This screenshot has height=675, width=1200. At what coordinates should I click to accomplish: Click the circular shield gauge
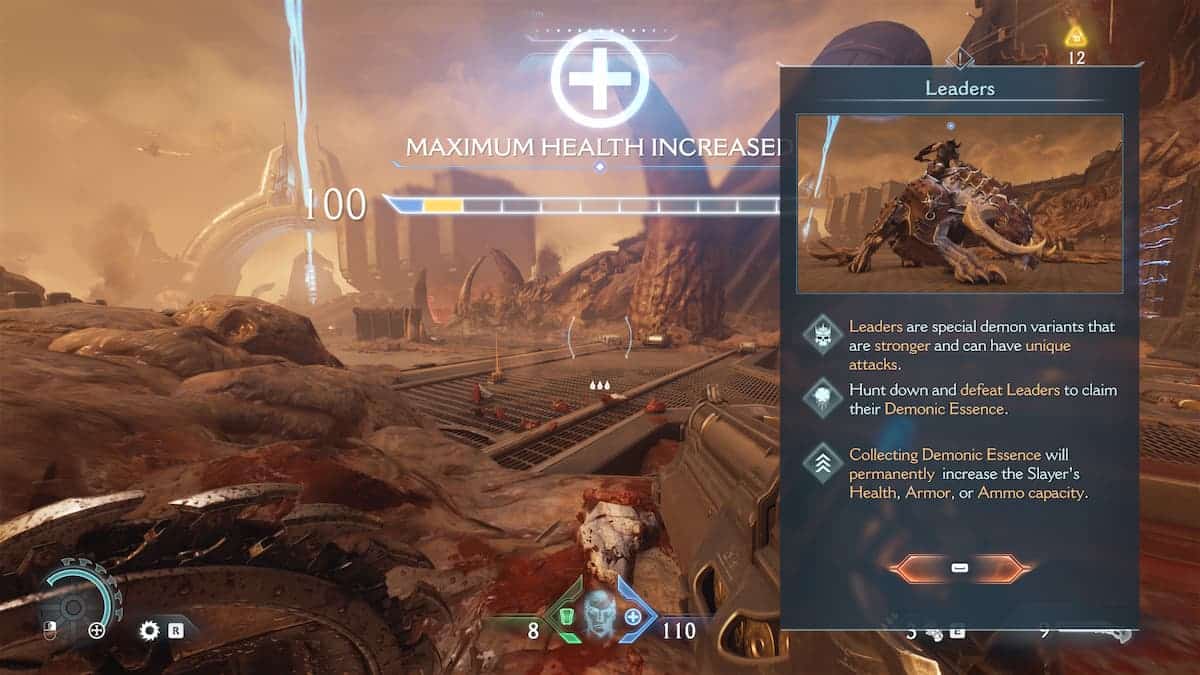pyautogui.click(x=73, y=606)
